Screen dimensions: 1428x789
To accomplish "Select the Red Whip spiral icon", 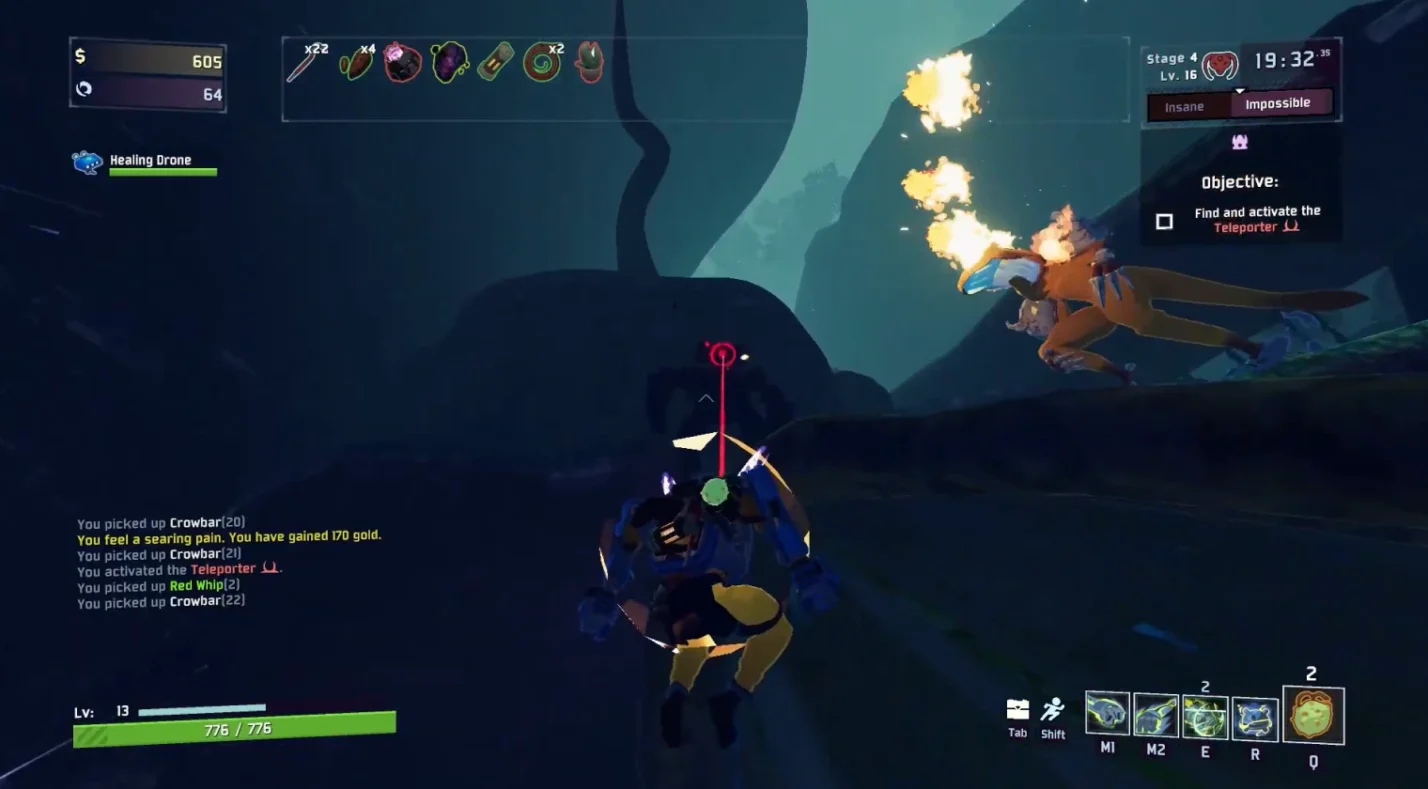I will point(541,63).
